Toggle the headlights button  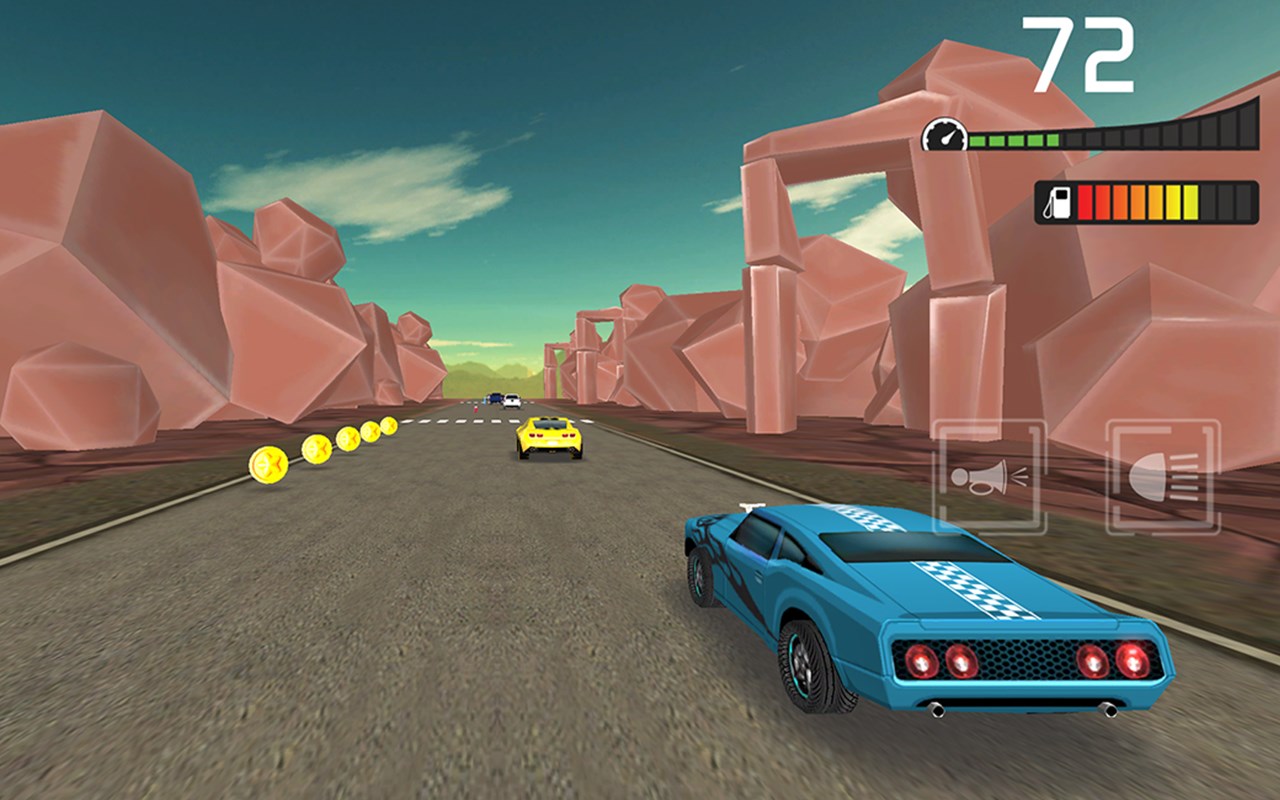click(1162, 477)
